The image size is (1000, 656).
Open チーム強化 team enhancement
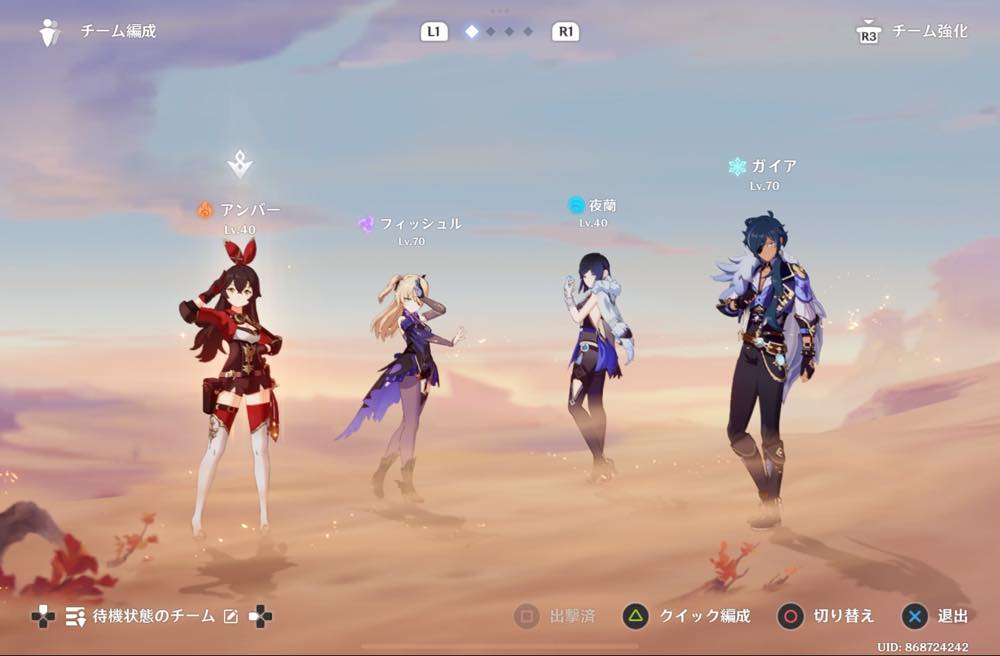point(912,32)
